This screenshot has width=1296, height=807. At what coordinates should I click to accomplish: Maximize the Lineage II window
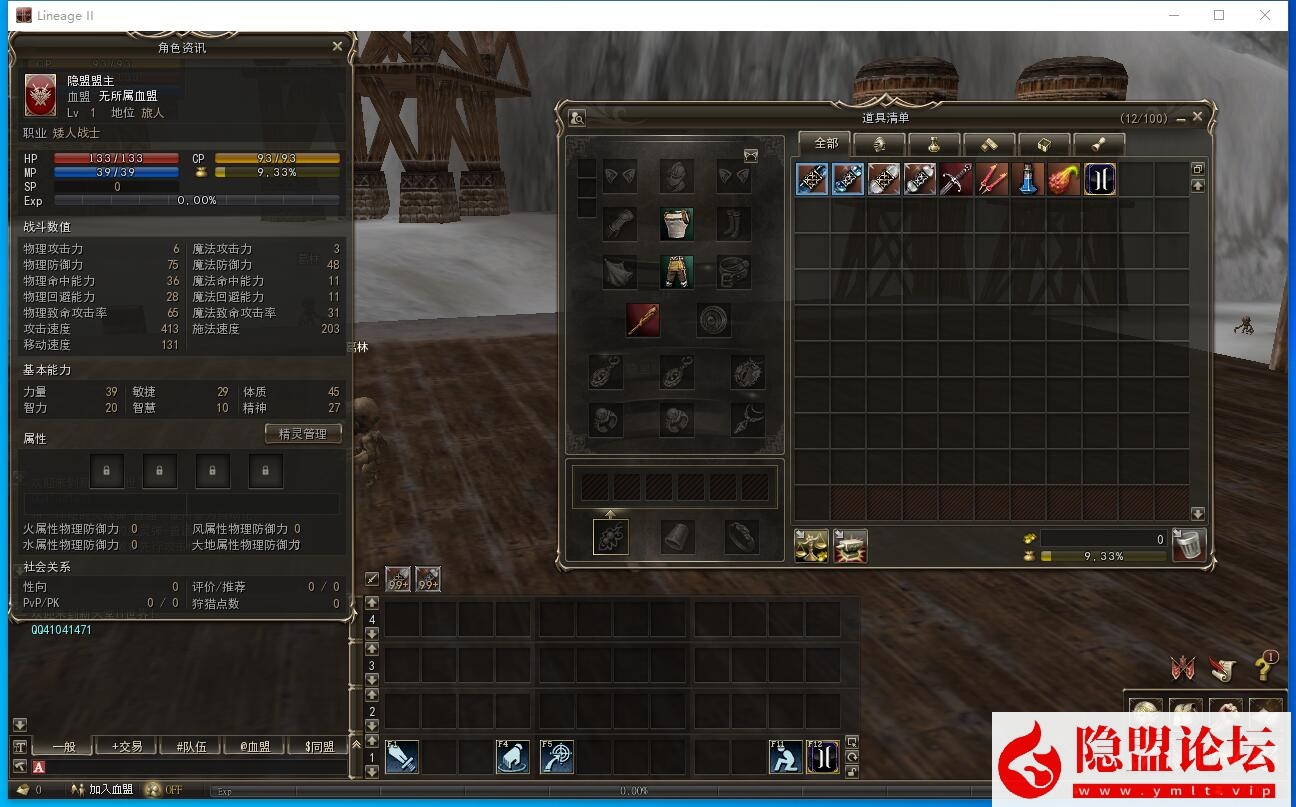(1219, 15)
